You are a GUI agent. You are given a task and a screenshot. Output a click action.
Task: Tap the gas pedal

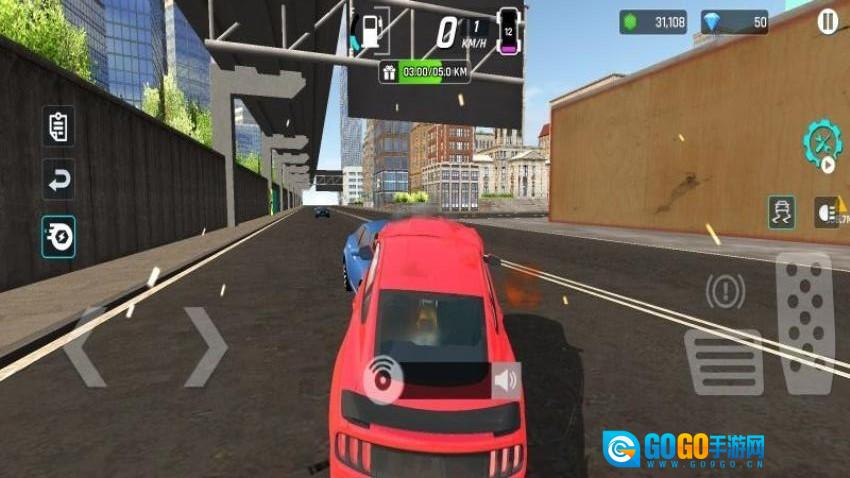coord(804,322)
